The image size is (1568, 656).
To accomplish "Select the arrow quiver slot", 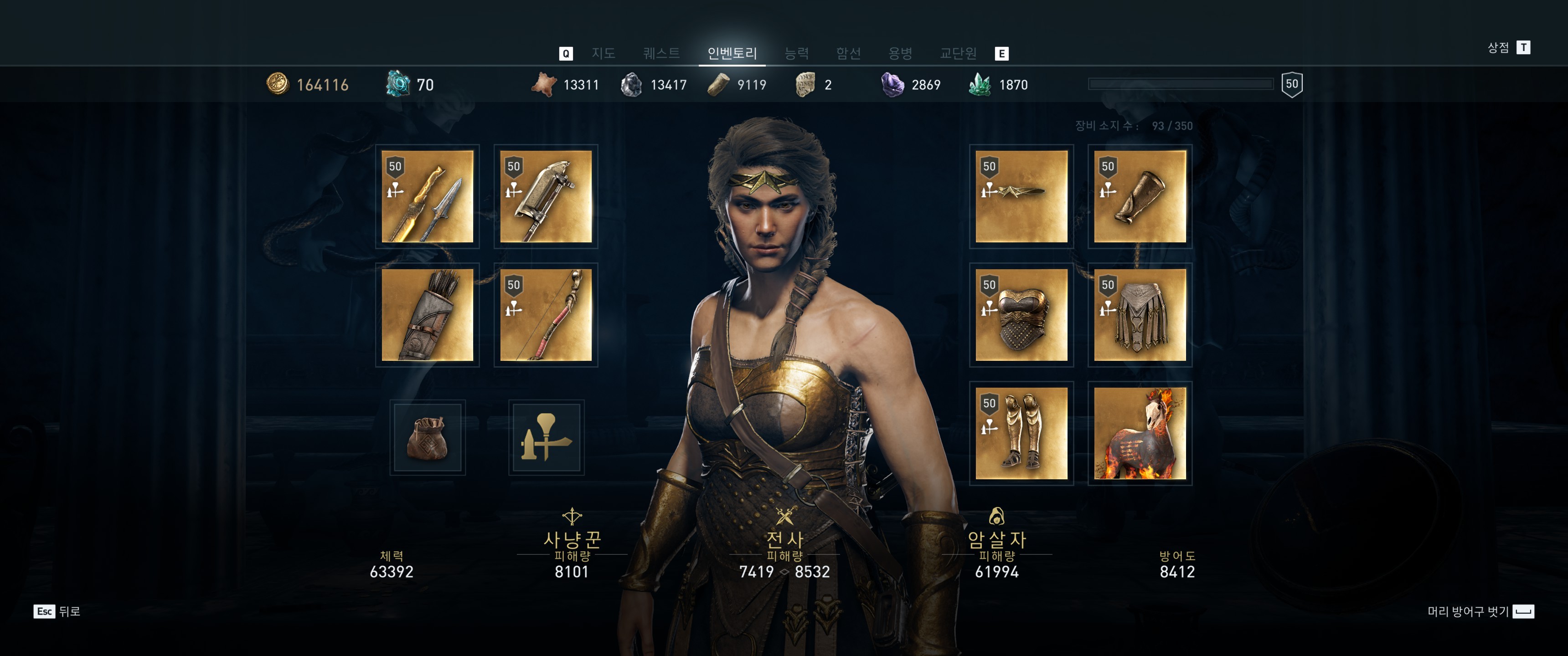I will coord(427,315).
